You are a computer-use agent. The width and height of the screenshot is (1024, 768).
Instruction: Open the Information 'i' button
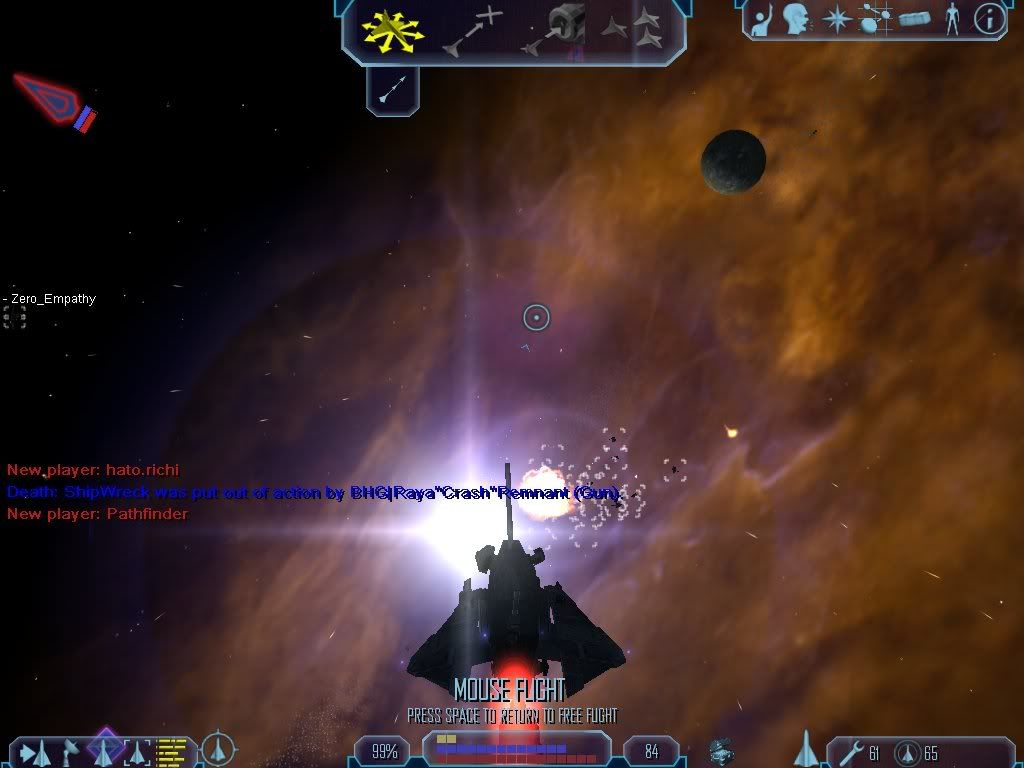point(988,18)
